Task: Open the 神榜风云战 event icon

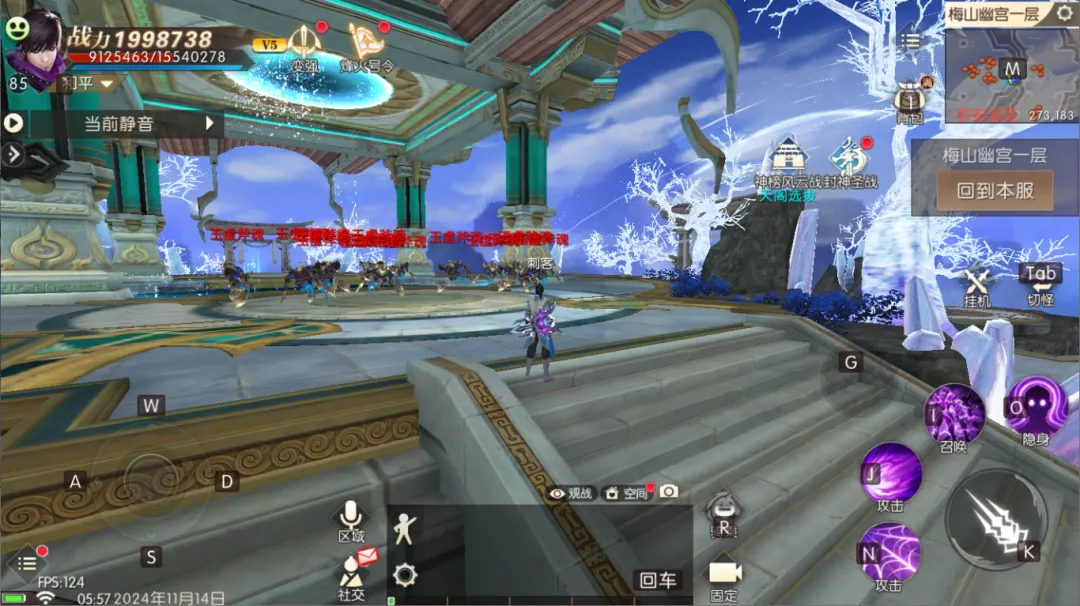Action: [787, 160]
